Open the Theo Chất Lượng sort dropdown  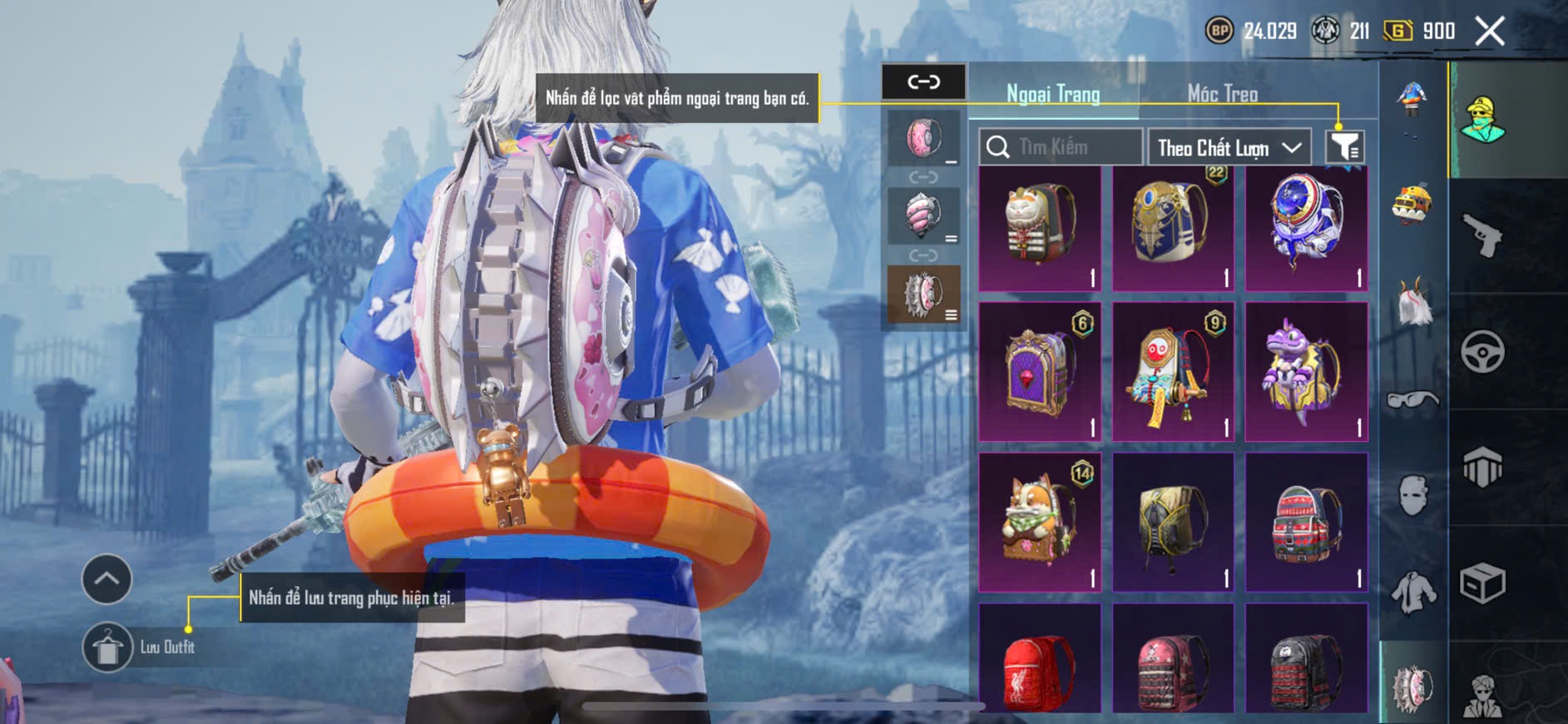tap(1229, 148)
